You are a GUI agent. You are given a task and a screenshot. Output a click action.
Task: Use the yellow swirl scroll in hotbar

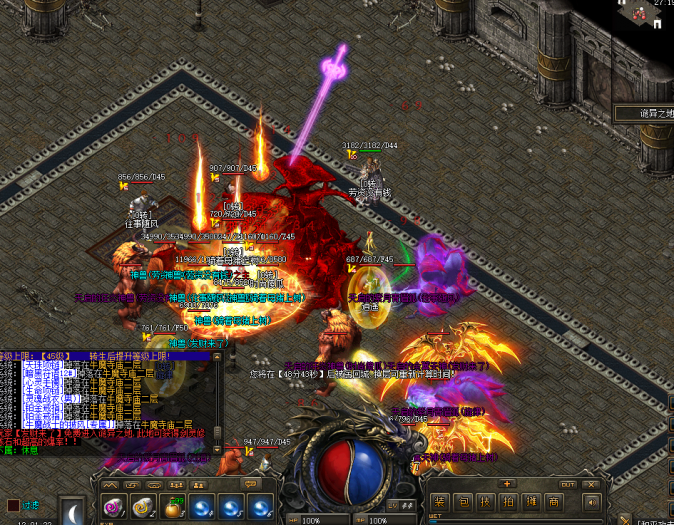pos(143,507)
